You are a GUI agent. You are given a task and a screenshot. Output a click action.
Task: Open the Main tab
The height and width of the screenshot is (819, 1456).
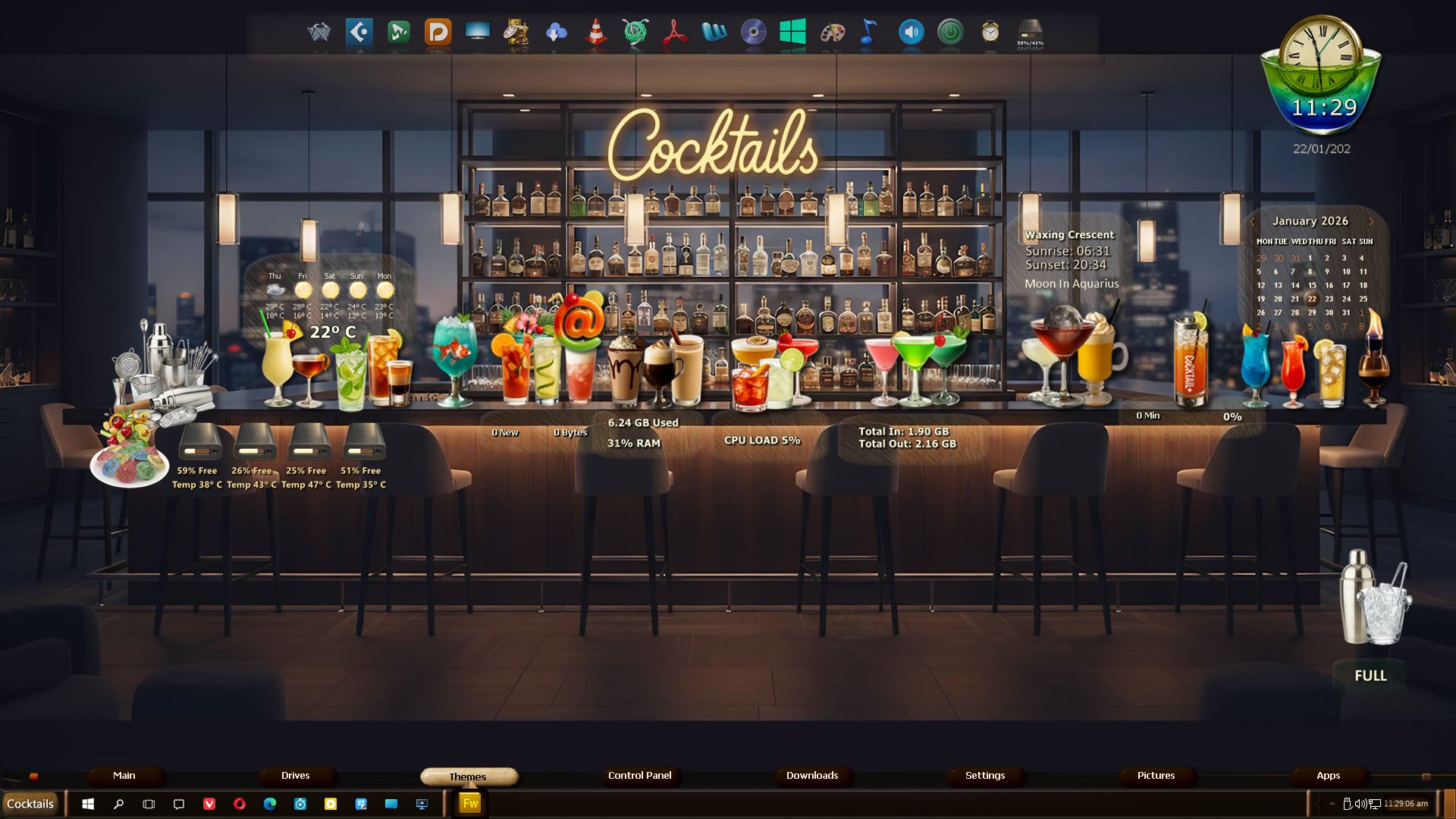[124, 776]
